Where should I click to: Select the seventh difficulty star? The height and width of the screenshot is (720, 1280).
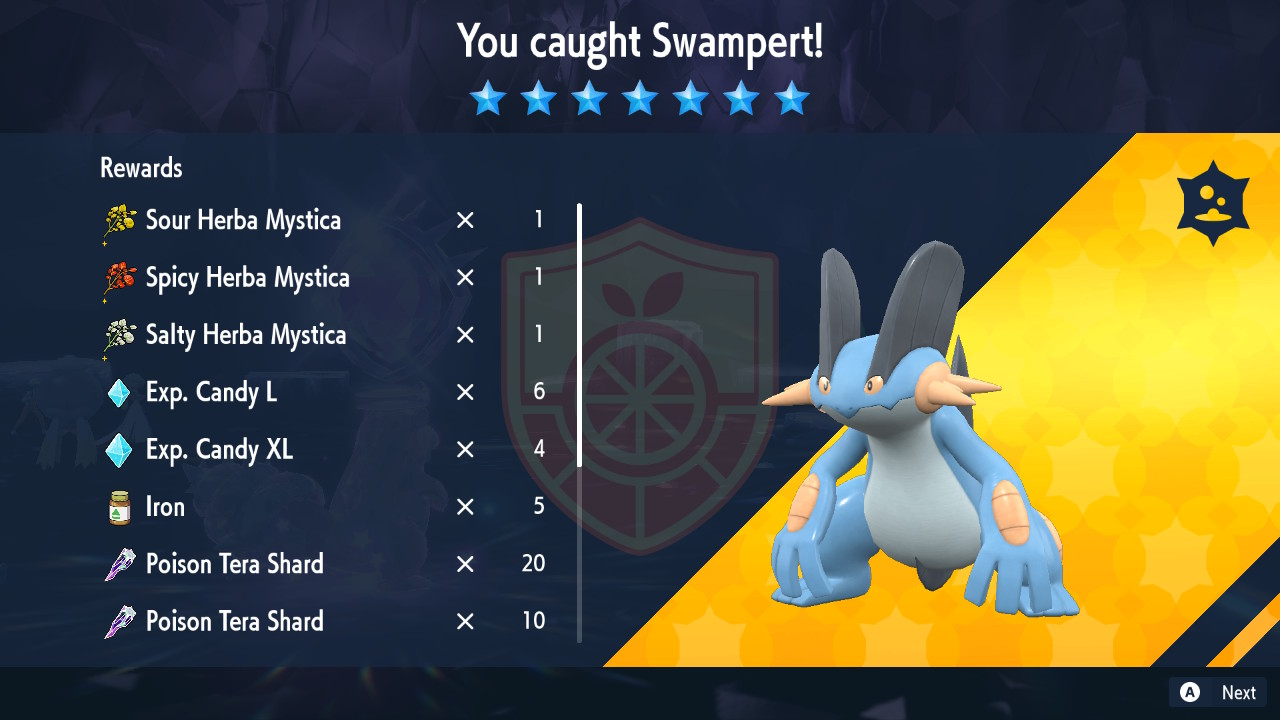(x=792, y=97)
